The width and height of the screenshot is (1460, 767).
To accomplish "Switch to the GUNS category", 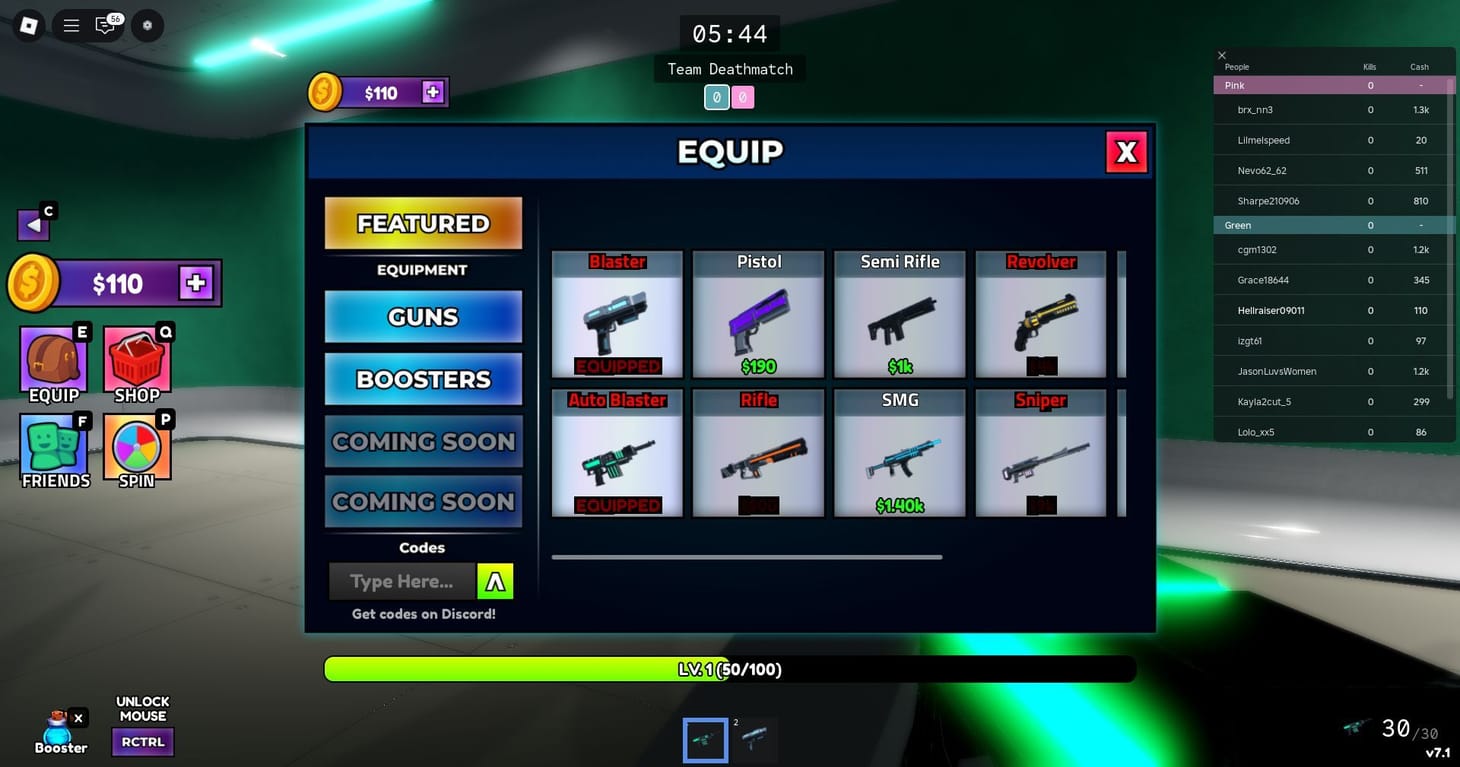I will pyautogui.click(x=422, y=317).
